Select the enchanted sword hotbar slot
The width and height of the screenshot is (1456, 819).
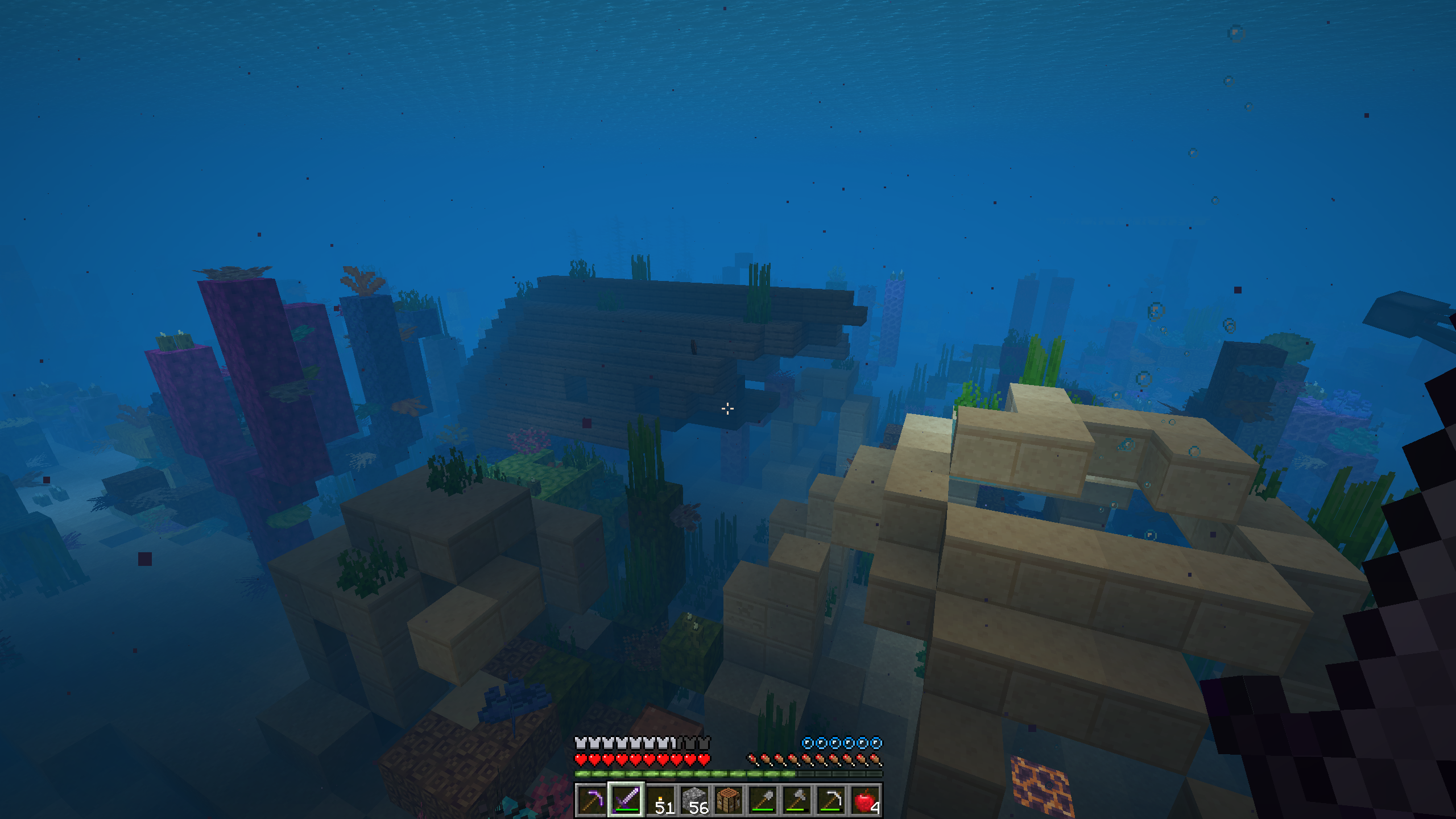tap(626, 800)
